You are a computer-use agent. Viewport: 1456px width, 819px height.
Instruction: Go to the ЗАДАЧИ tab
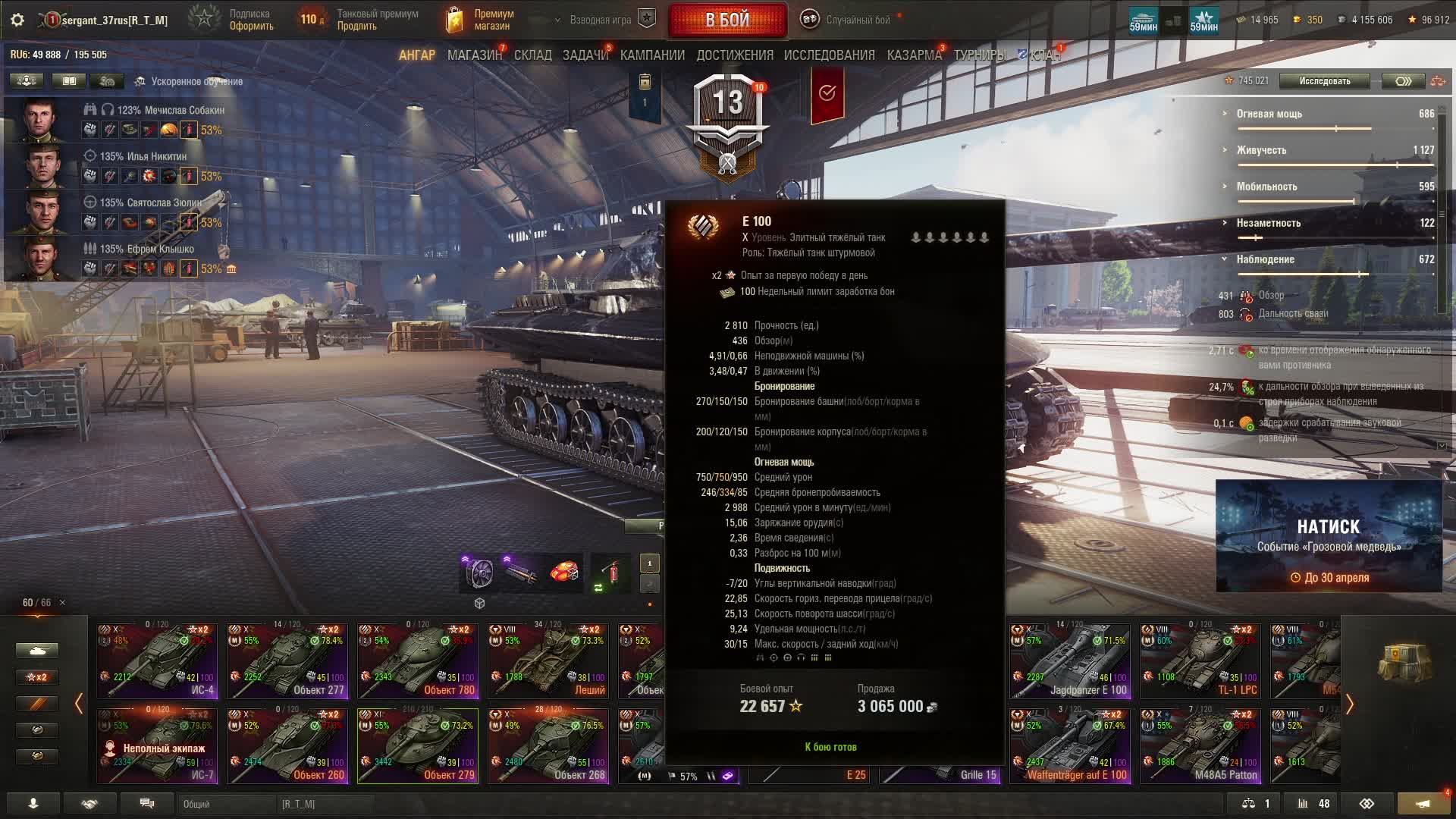585,55
